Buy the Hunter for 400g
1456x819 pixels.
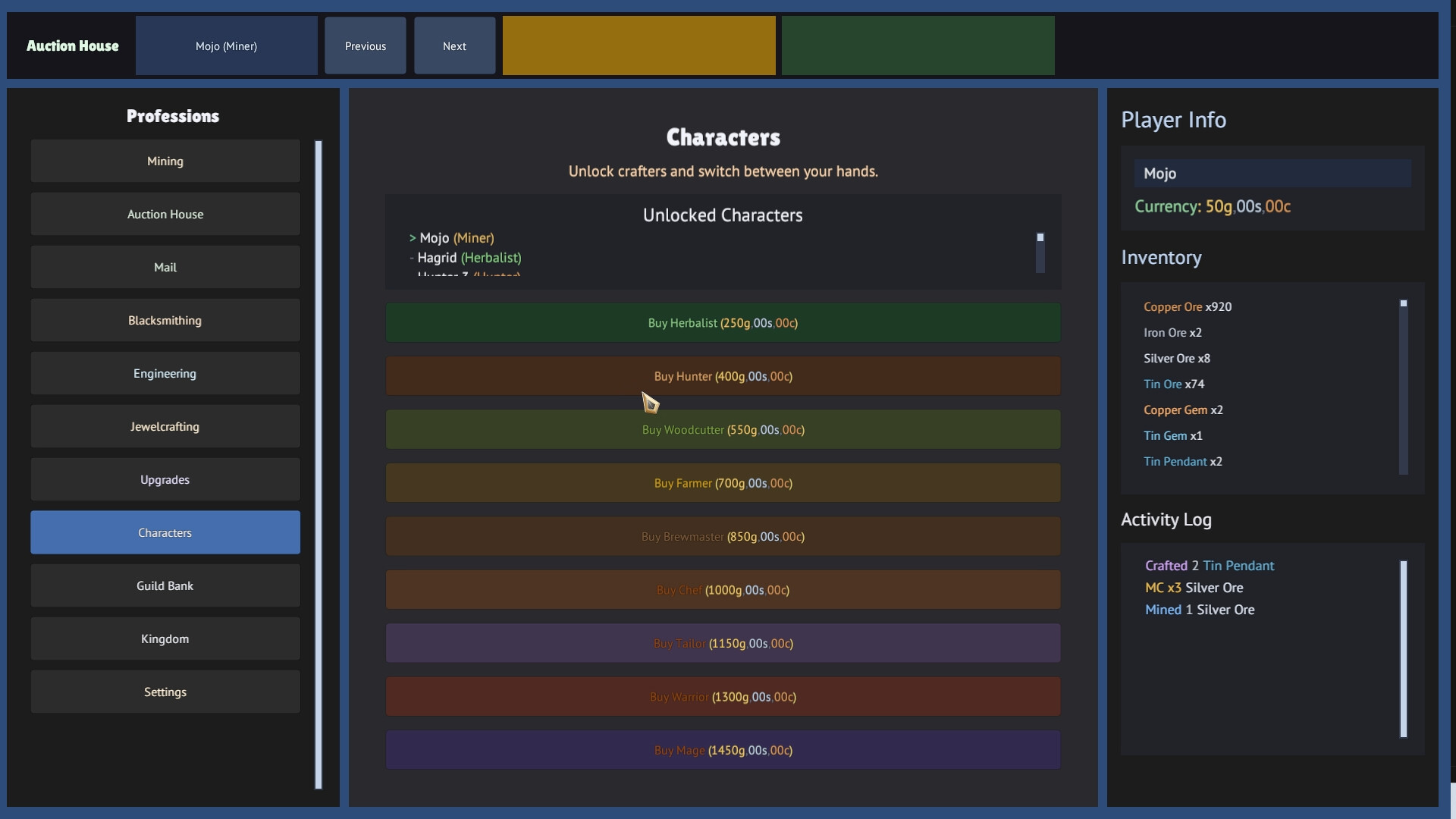pyautogui.click(x=723, y=375)
